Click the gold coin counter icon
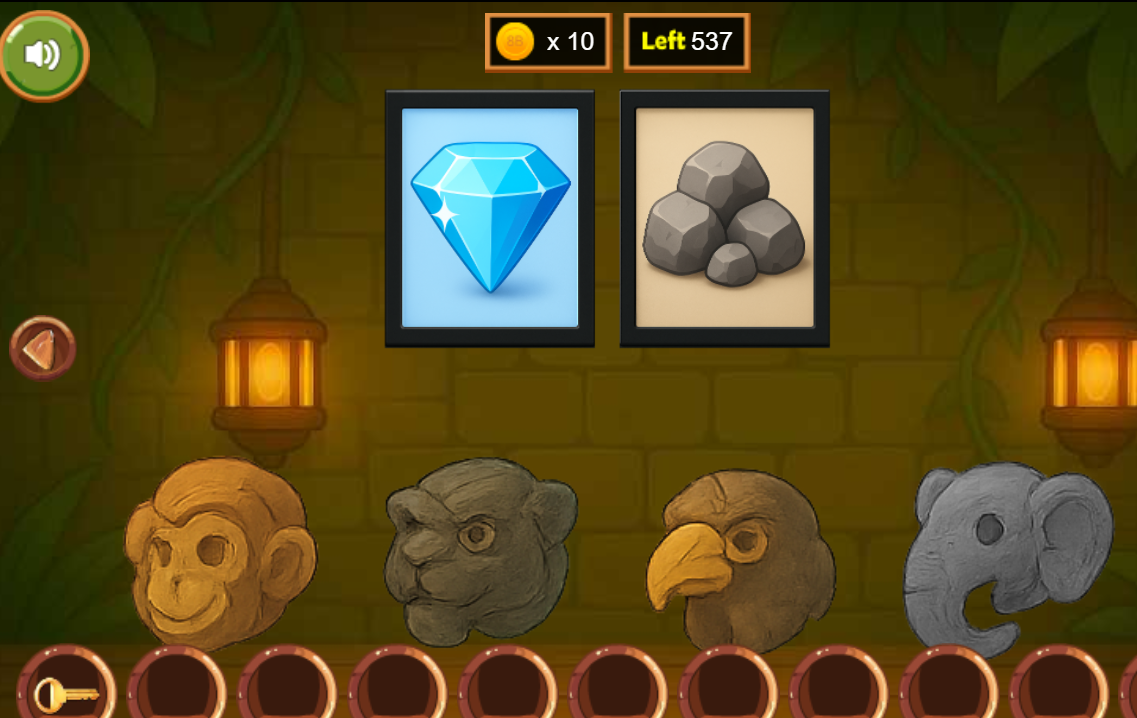This screenshot has height=718, width=1137. (x=516, y=42)
